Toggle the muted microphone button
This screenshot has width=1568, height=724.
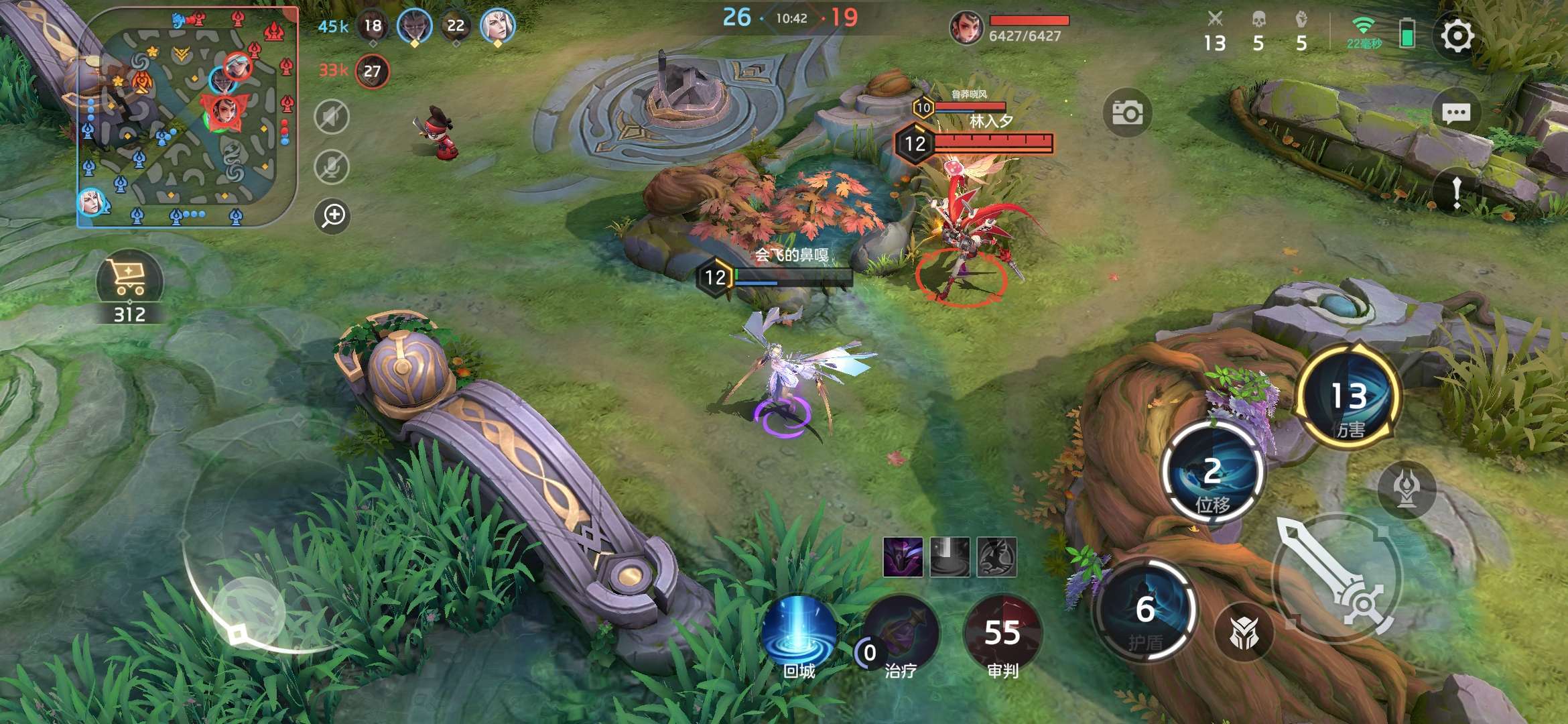[332, 166]
